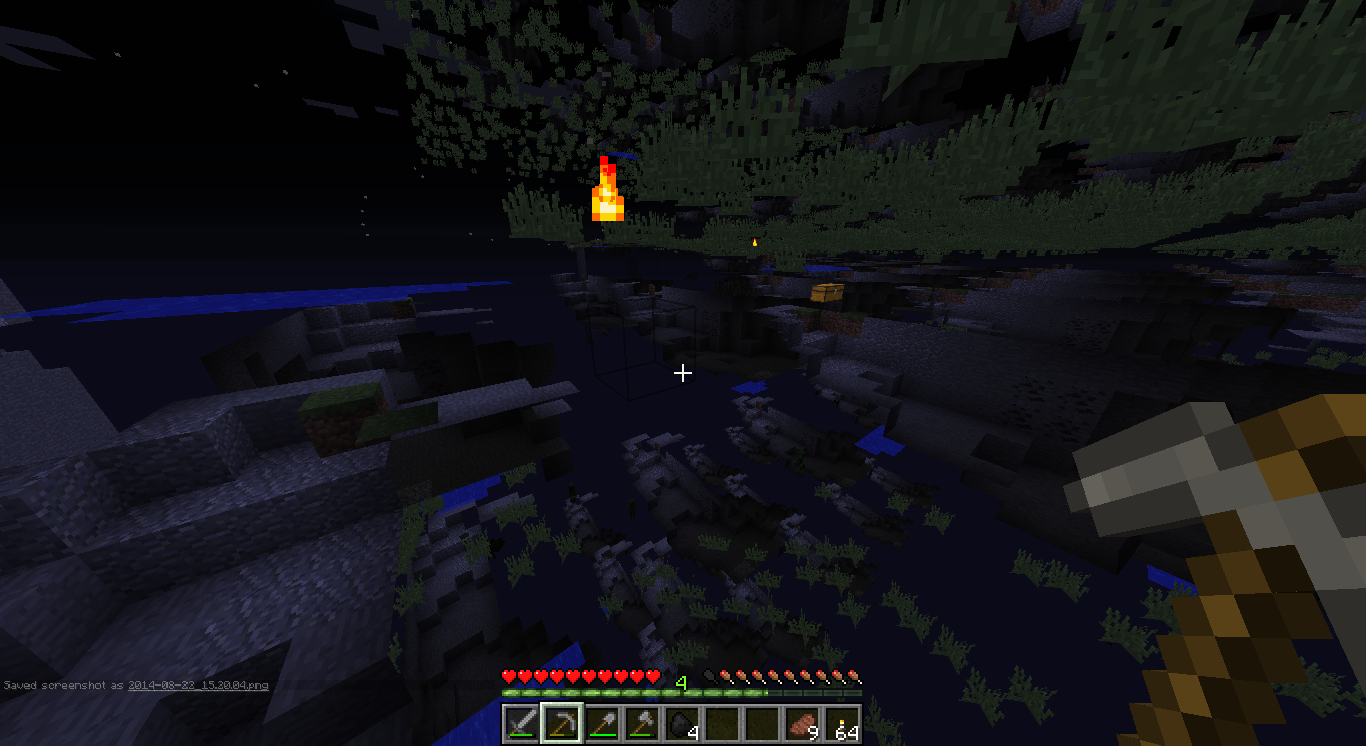Screen dimensions: 1366x746
Task: Choose the shovel in the hotbar
Action: click(x=601, y=722)
